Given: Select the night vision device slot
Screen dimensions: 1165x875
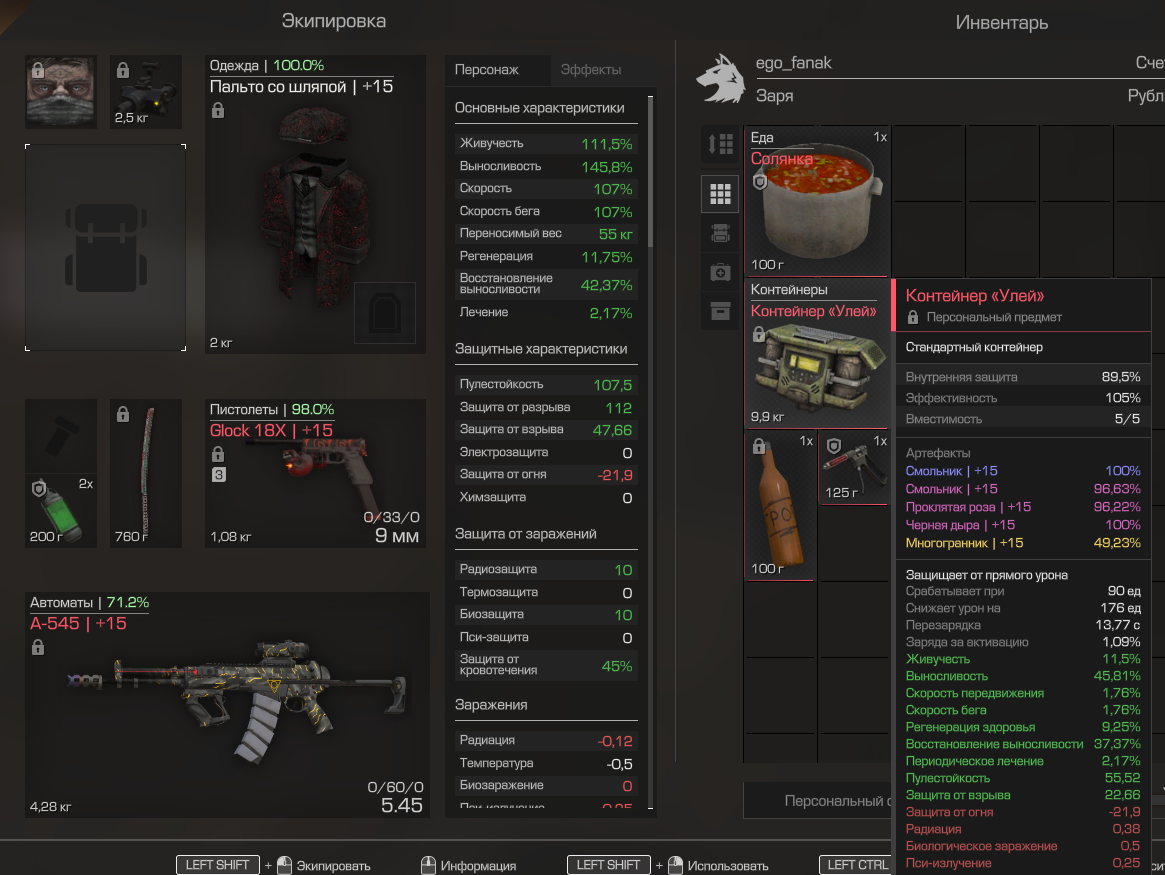Looking at the screenshot, I should 146,92.
